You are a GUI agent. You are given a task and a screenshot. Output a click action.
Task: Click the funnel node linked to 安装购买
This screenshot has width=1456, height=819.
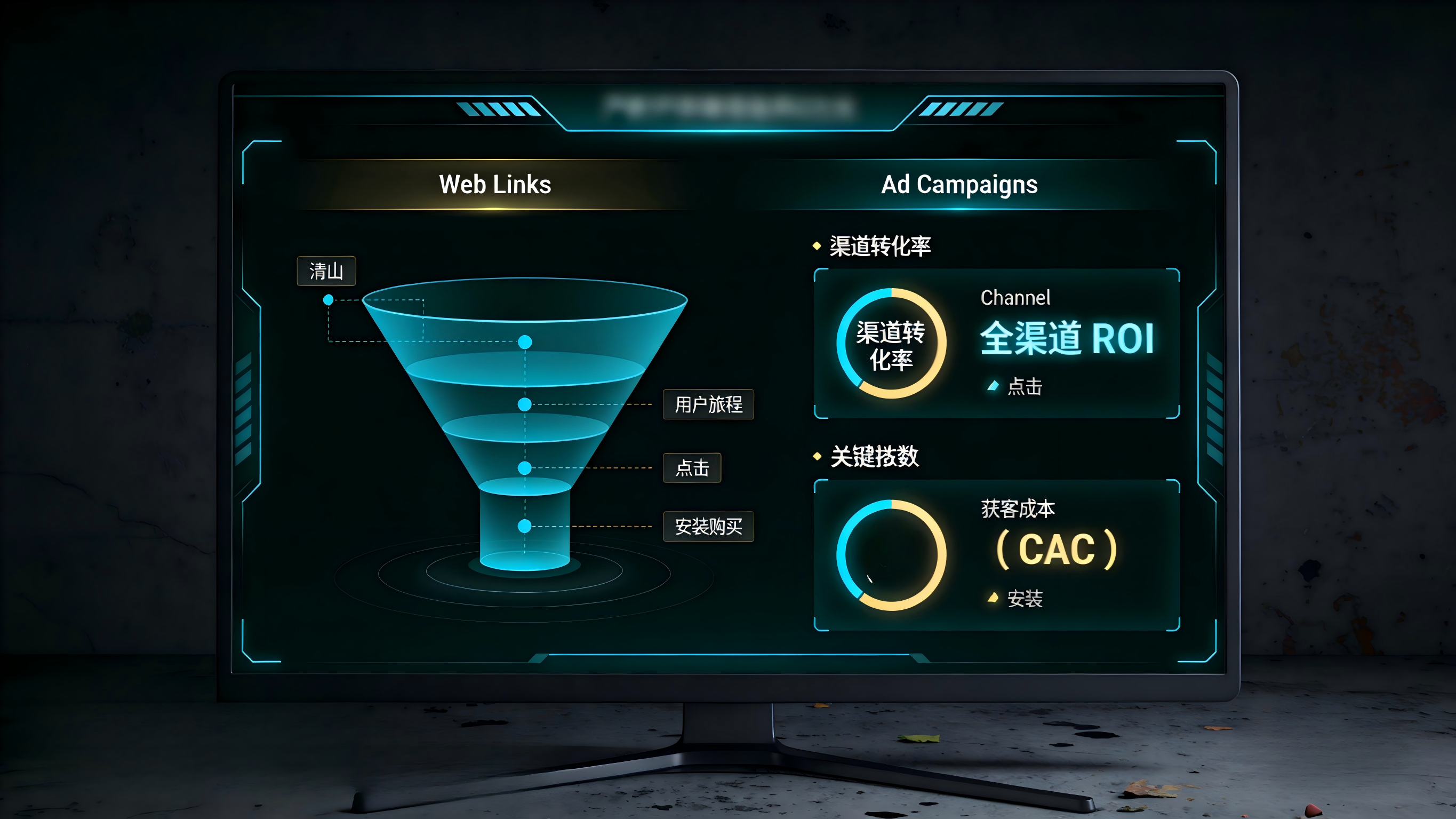point(524,526)
